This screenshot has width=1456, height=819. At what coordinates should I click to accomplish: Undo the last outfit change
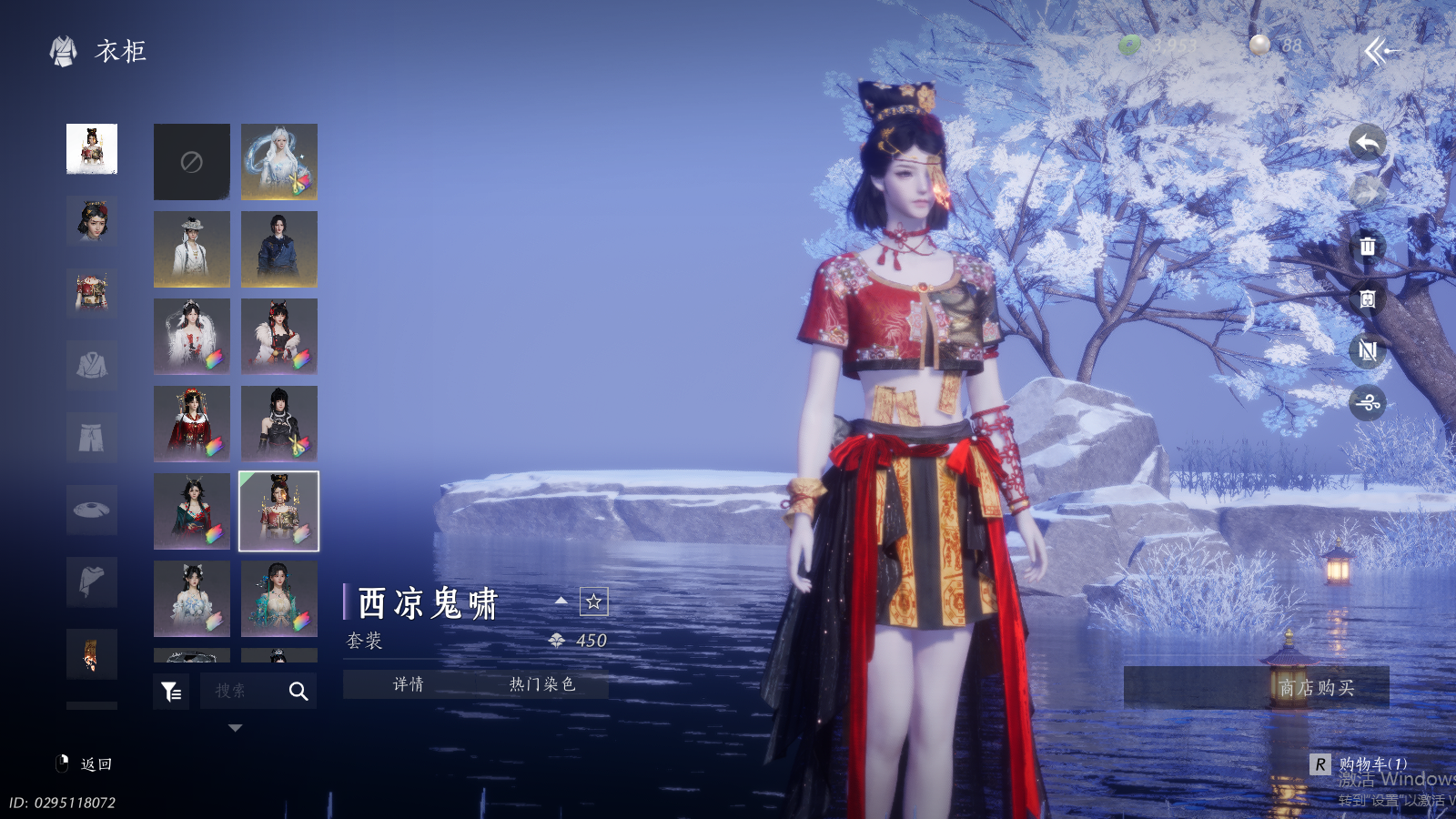coord(1367,142)
